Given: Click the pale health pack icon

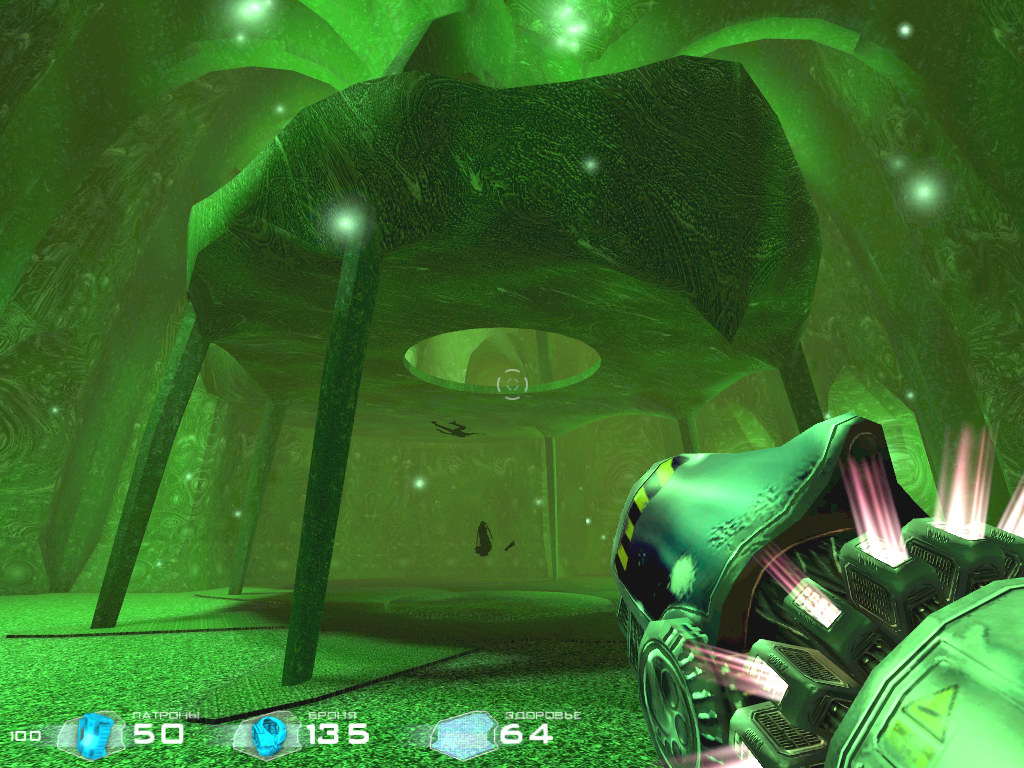Looking at the screenshot, I should click(x=461, y=735).
